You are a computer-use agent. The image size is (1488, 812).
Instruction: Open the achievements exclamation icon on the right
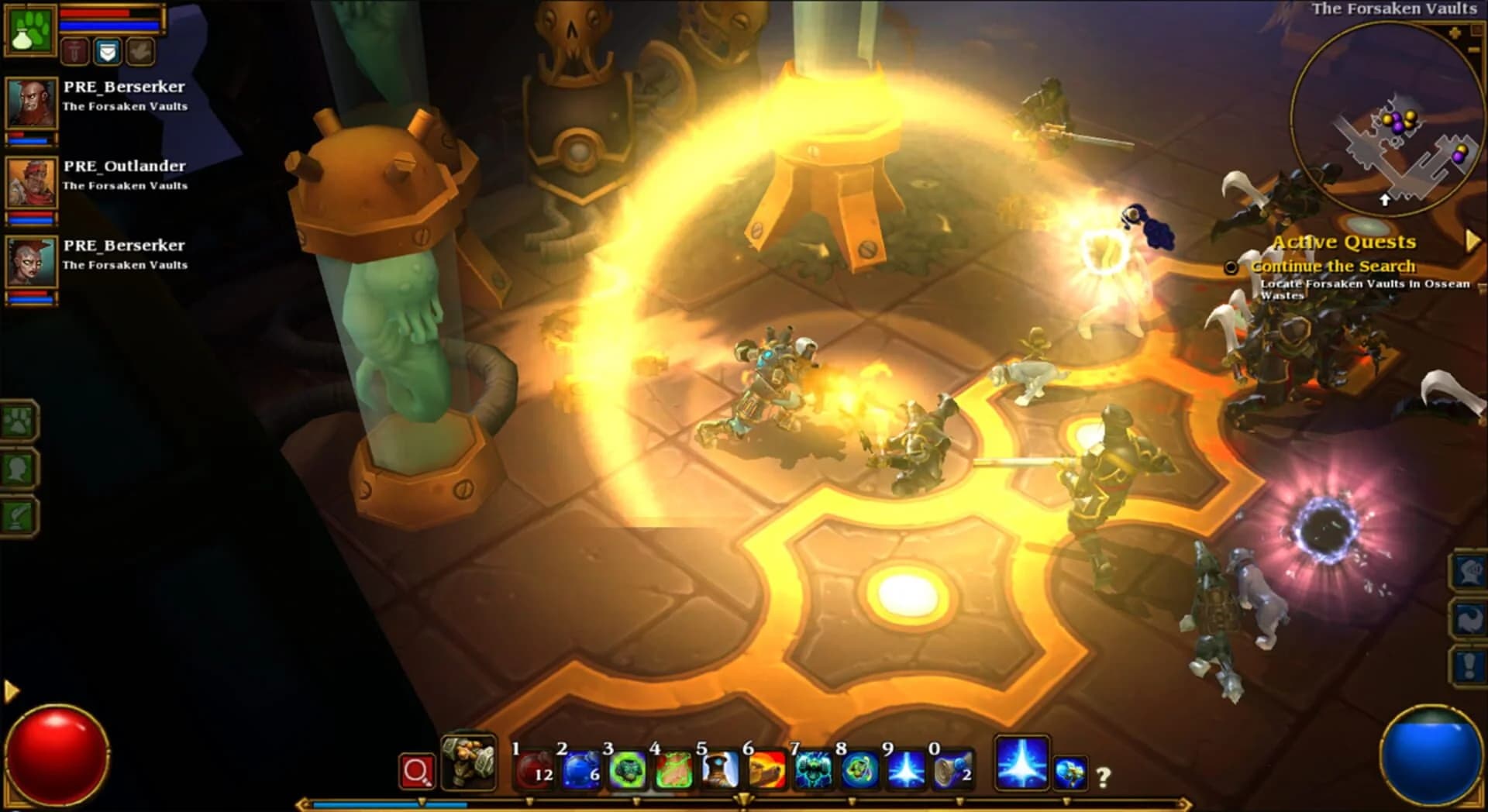point(1469,663)
